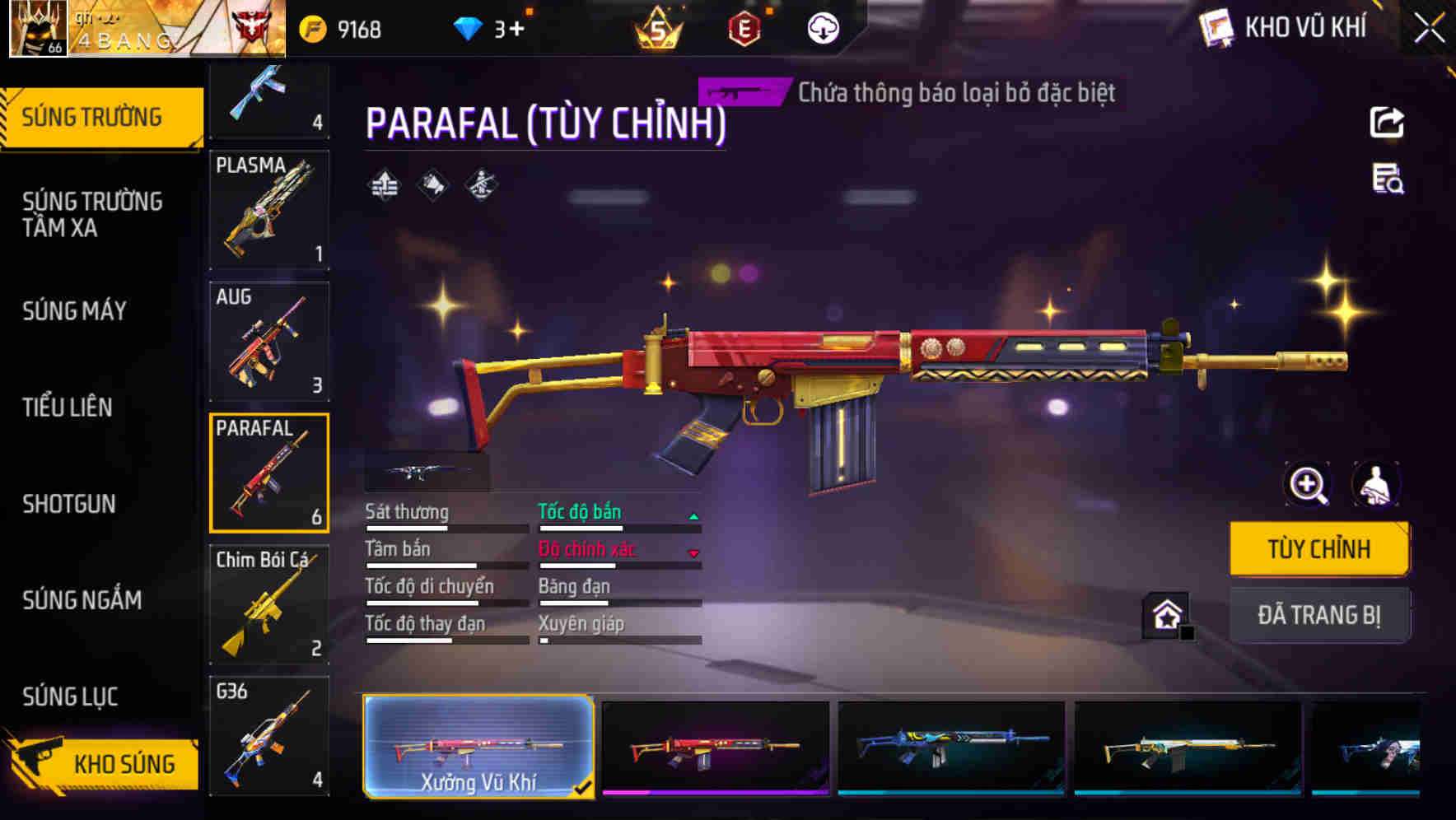Select the AUG weapon tile
Image resolution: width=1456 pixels, height=820 pixels.
tap(269, 341)
